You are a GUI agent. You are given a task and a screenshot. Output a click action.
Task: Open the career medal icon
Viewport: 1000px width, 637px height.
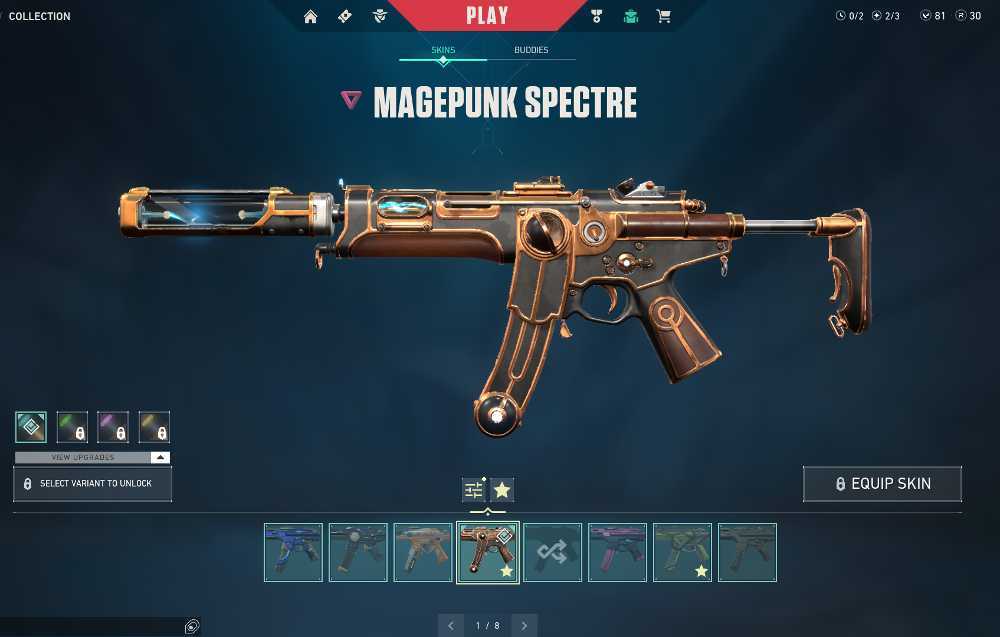point(597,16)
